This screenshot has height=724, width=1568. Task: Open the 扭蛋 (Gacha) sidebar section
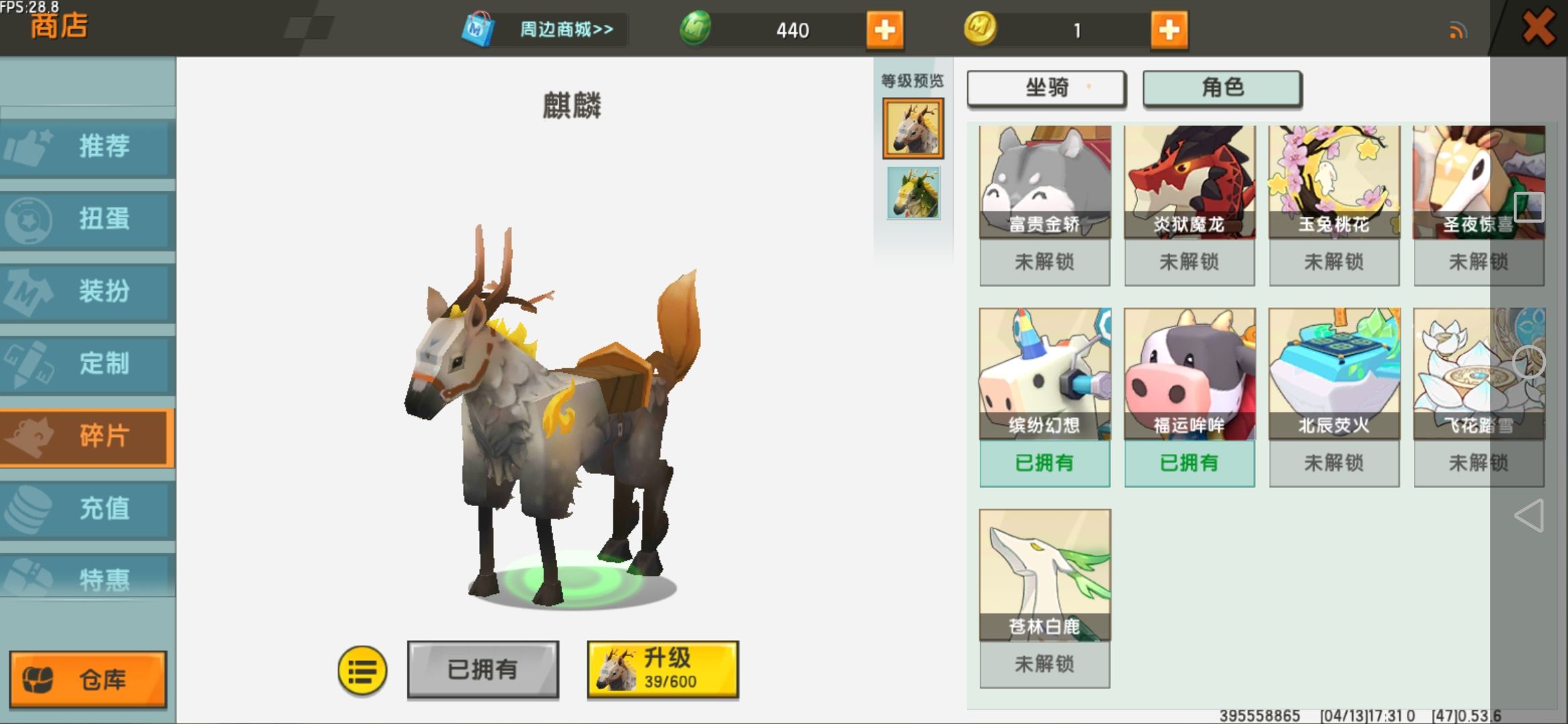tap(87, 220)
